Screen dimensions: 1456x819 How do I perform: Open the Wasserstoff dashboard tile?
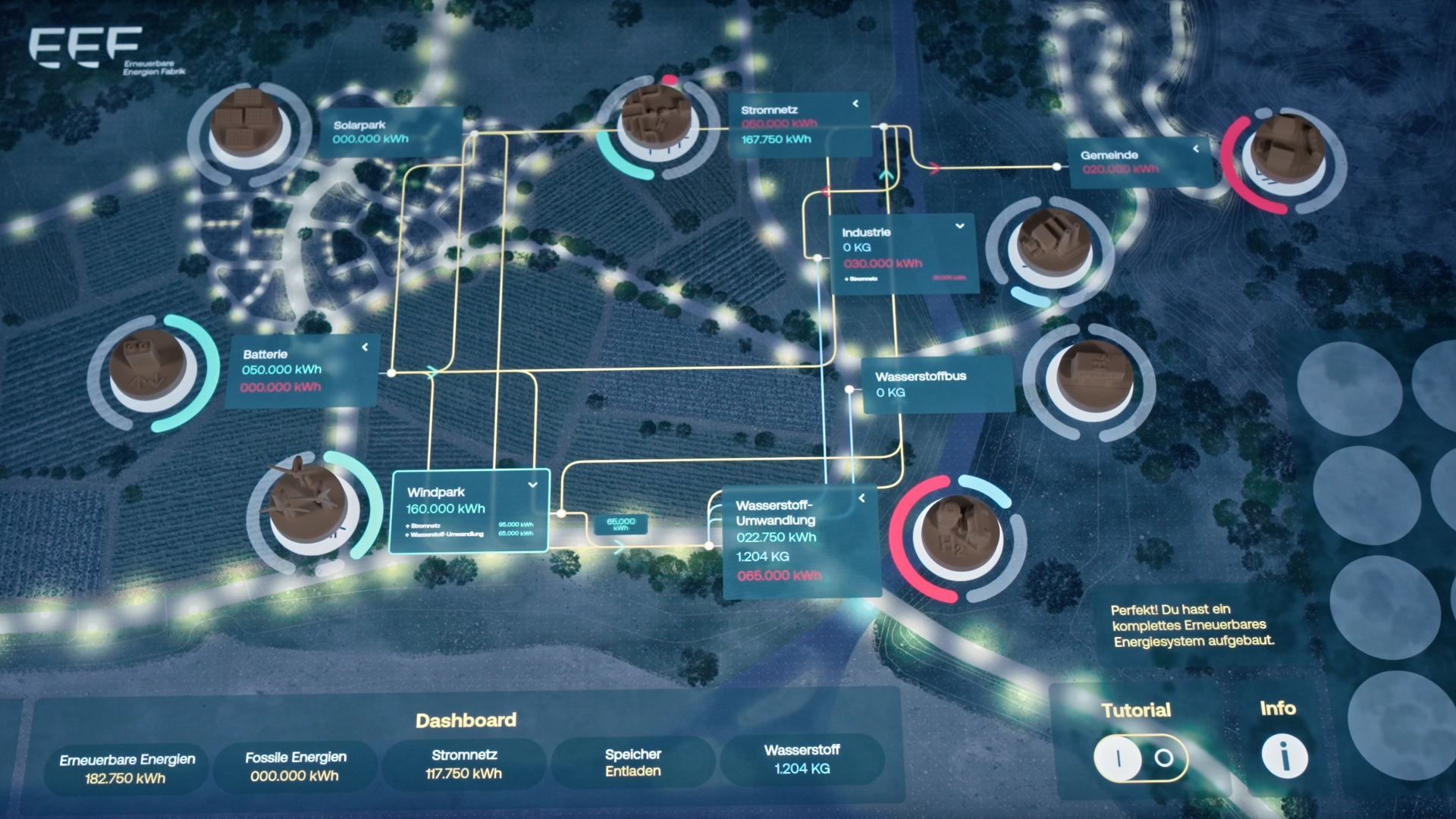coord(802,759)
